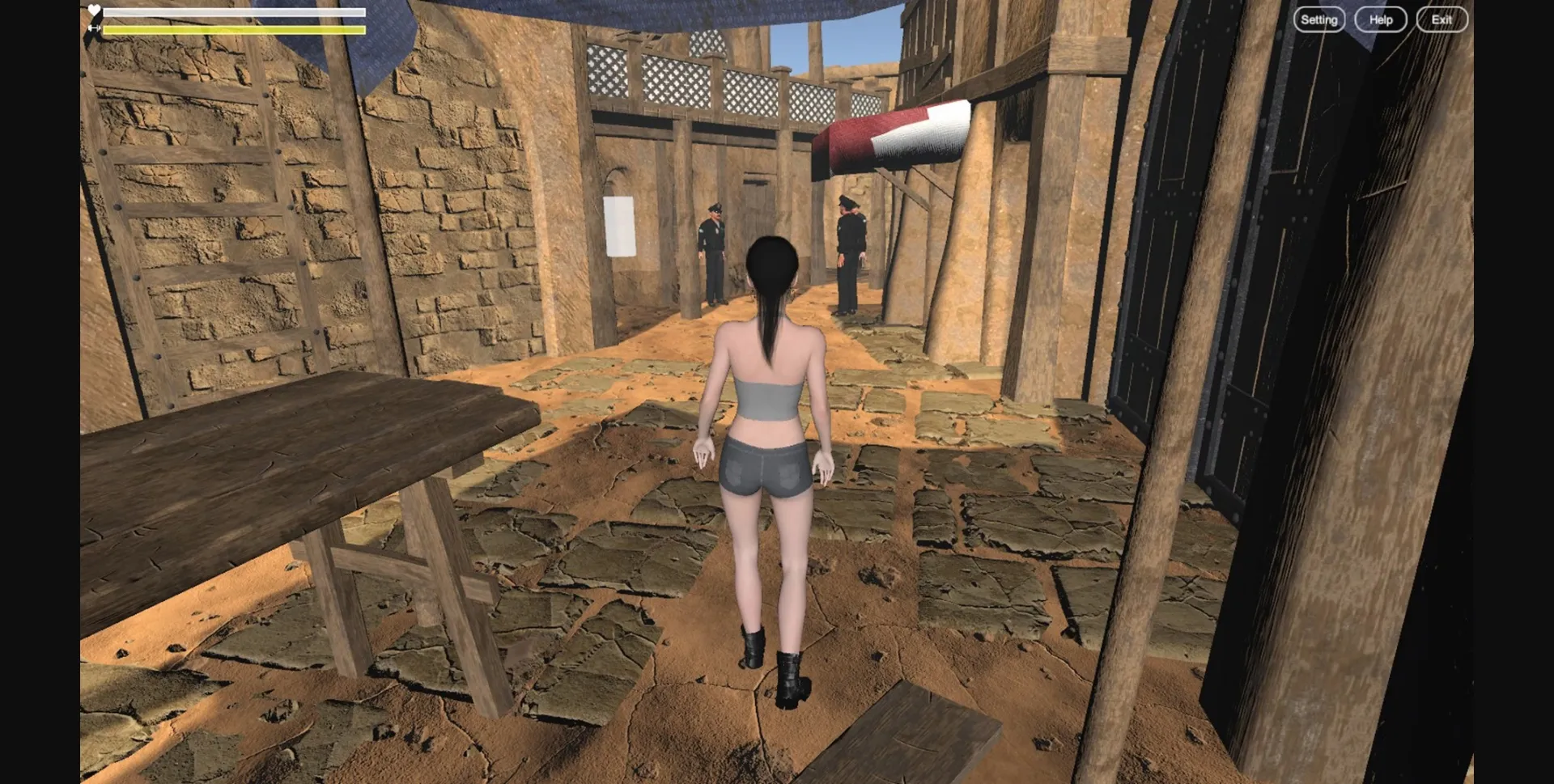The height and width of the screenshot is (784, 1554).
Task: Select the stamina icon below the heart
Action: [x=95, y=27]
